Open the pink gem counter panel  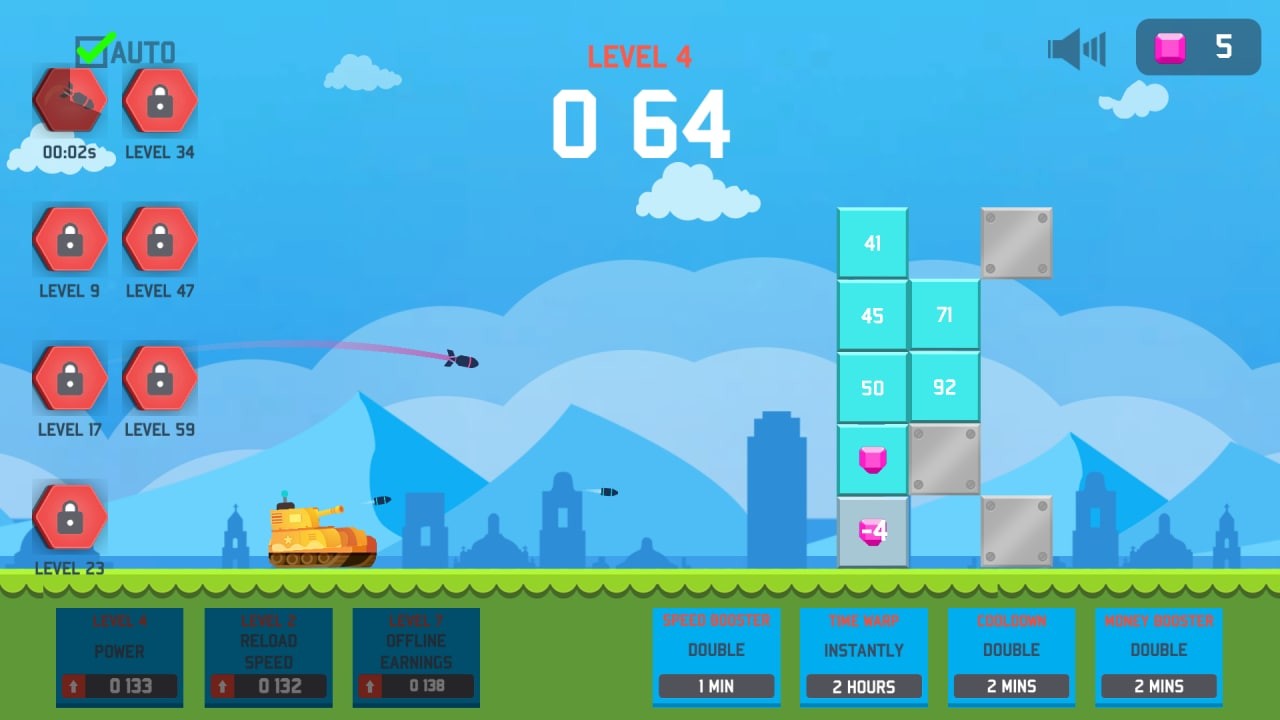[1197, 46]
